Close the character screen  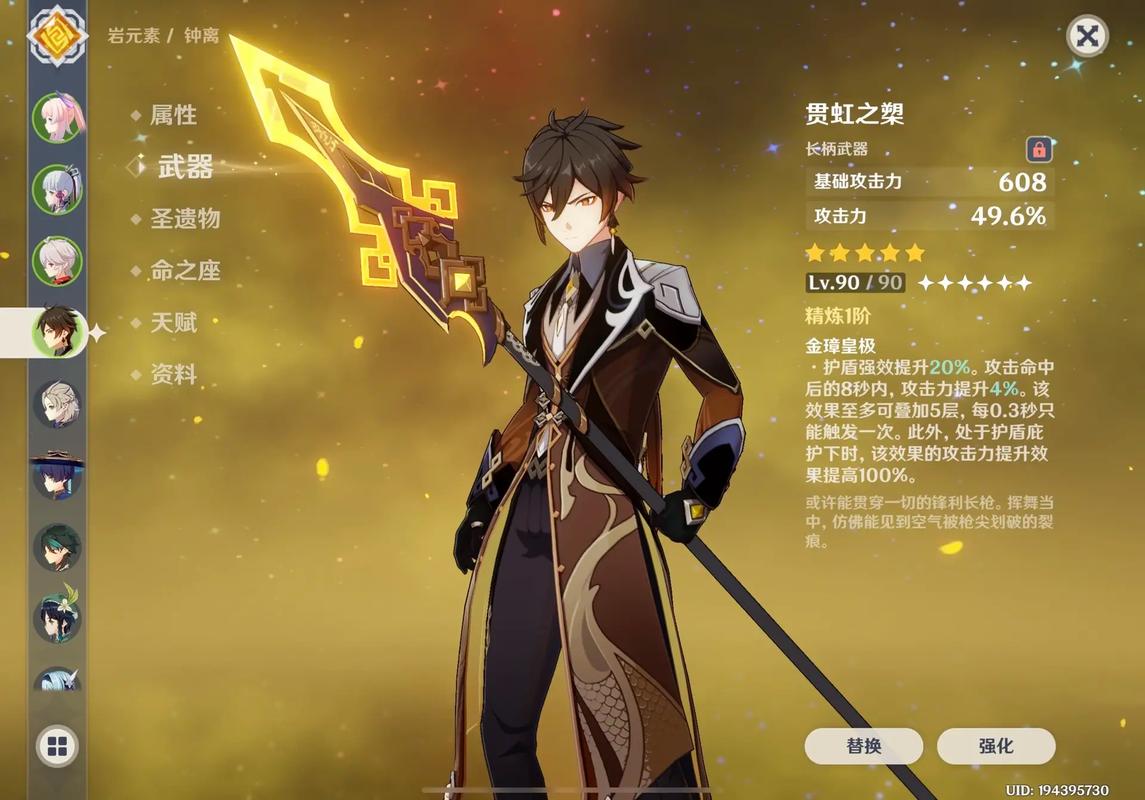[x=1087, y=37]
